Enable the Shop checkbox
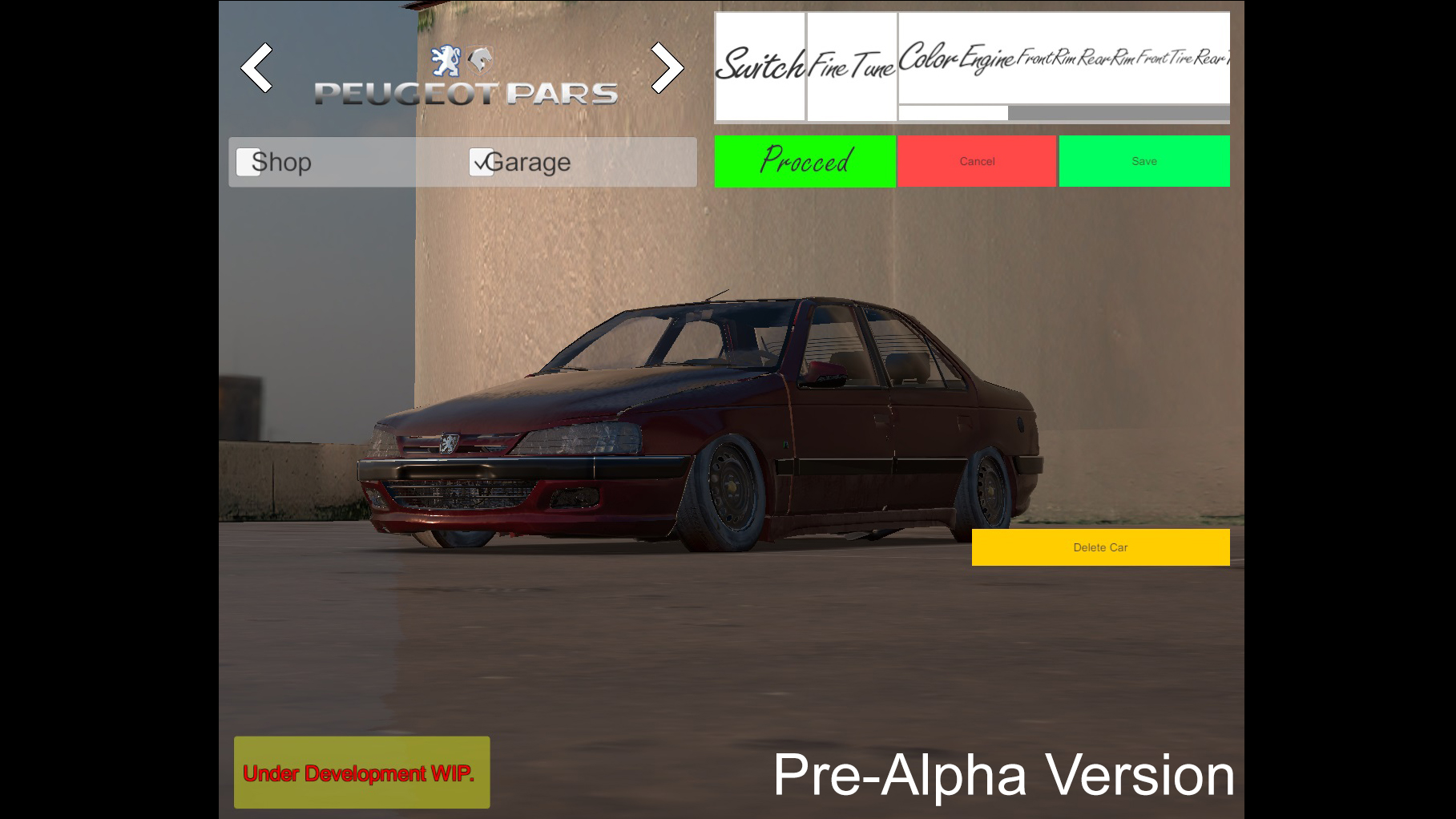Viewport: 1456px width, 819px height. 248,162
